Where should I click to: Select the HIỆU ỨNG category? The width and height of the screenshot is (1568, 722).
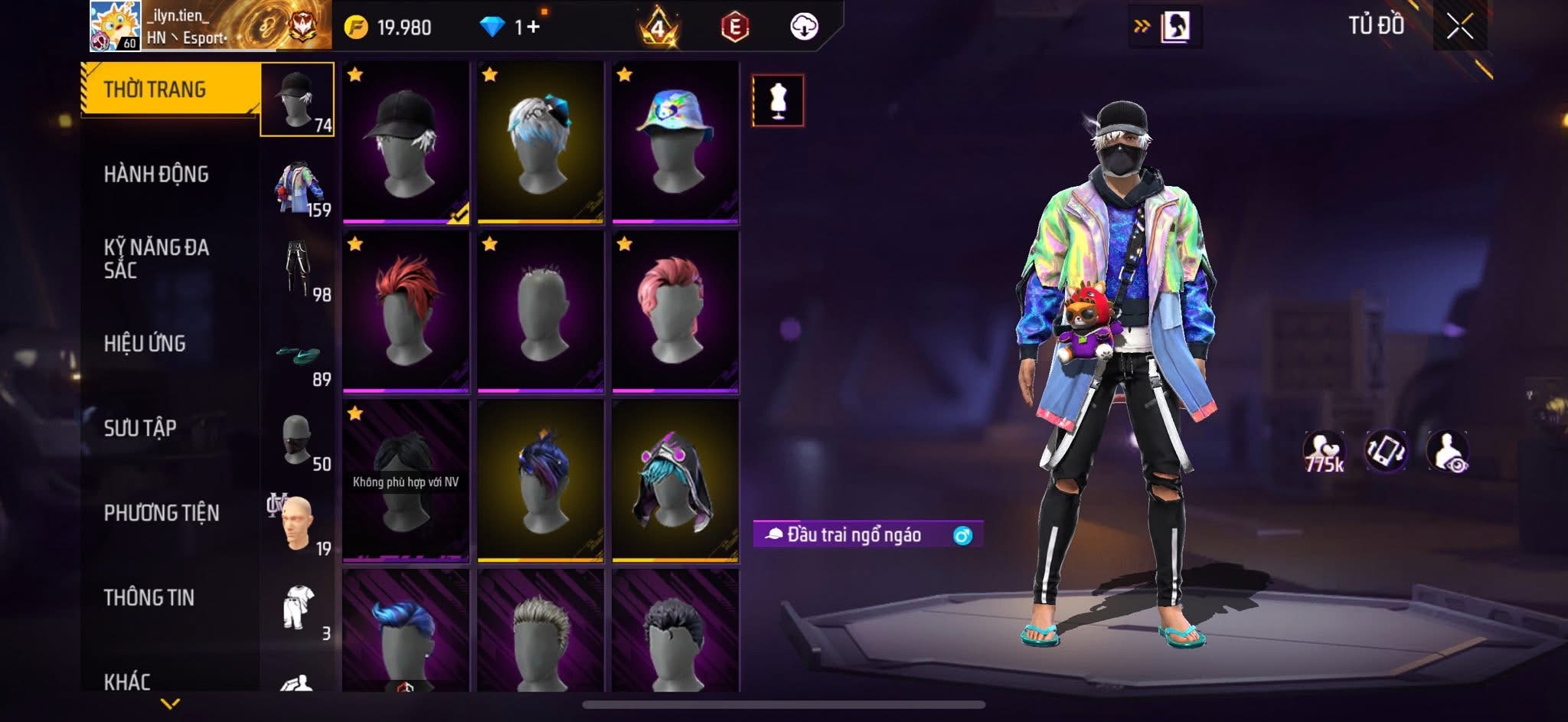145,344
